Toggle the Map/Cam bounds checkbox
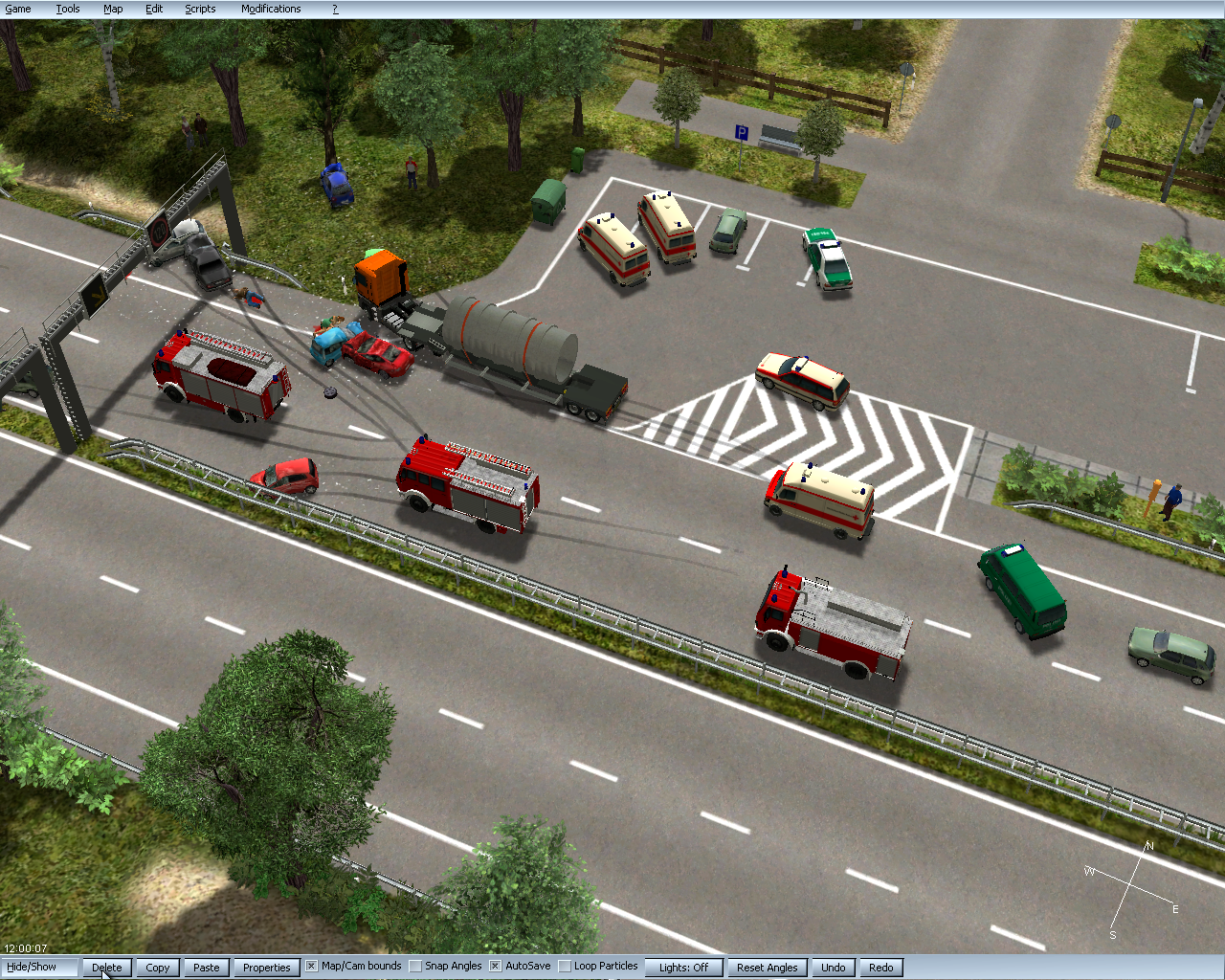The image size is (1225, 980). [x=312, y=967]
